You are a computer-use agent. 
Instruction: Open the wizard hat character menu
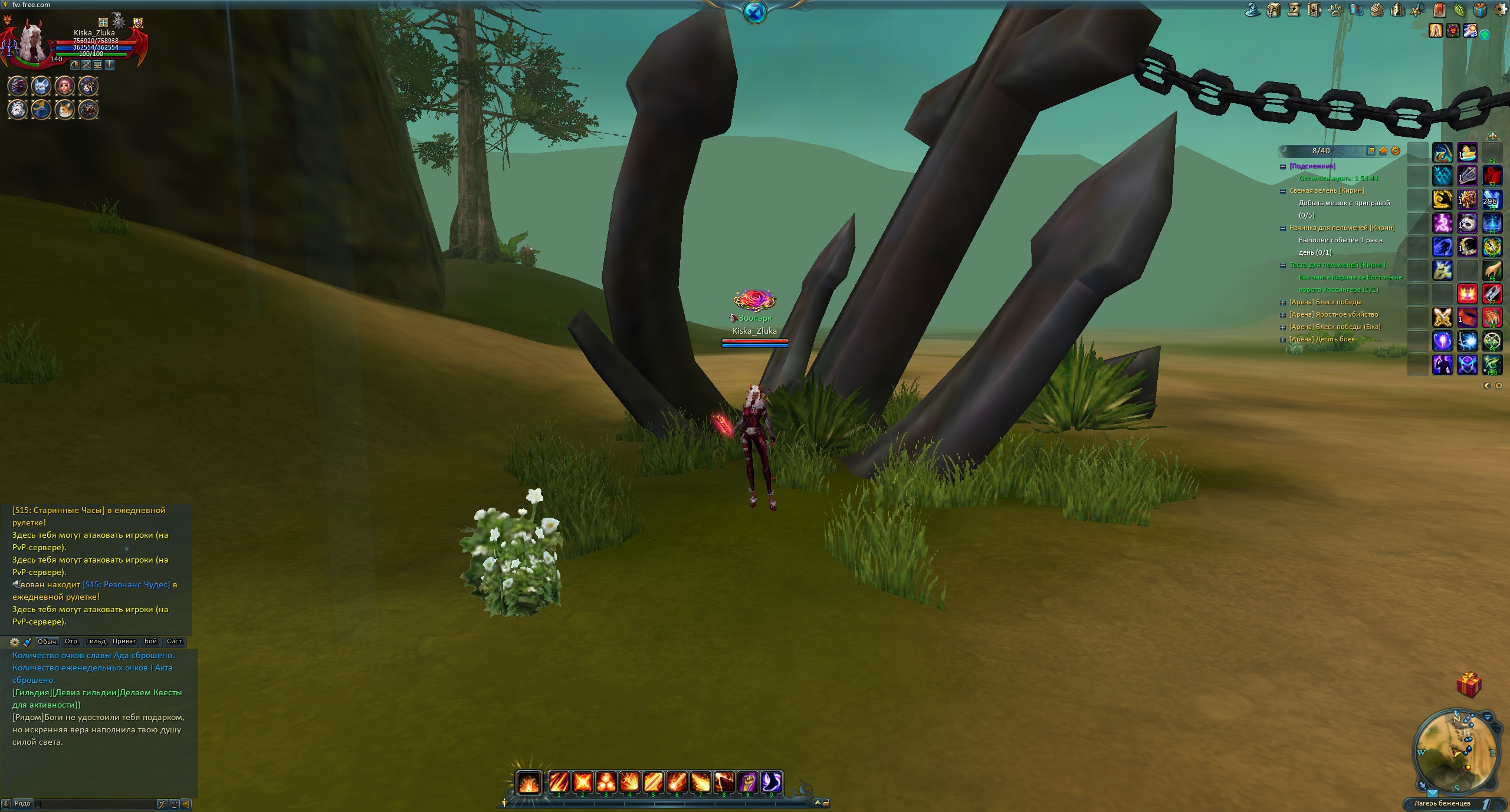tap(1253, 10)
